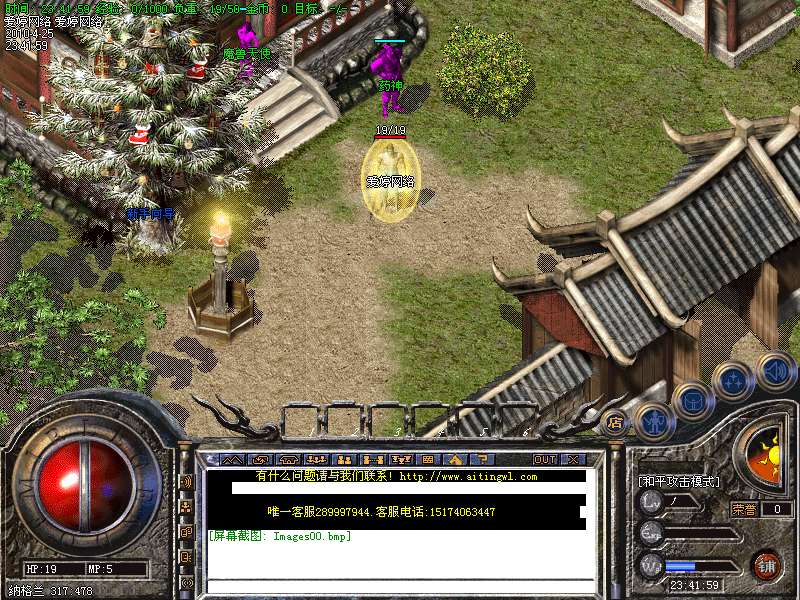Open the help question mark button
This screenshot has height=600, width=800.
pyautogui.click(x=480, y=459)
